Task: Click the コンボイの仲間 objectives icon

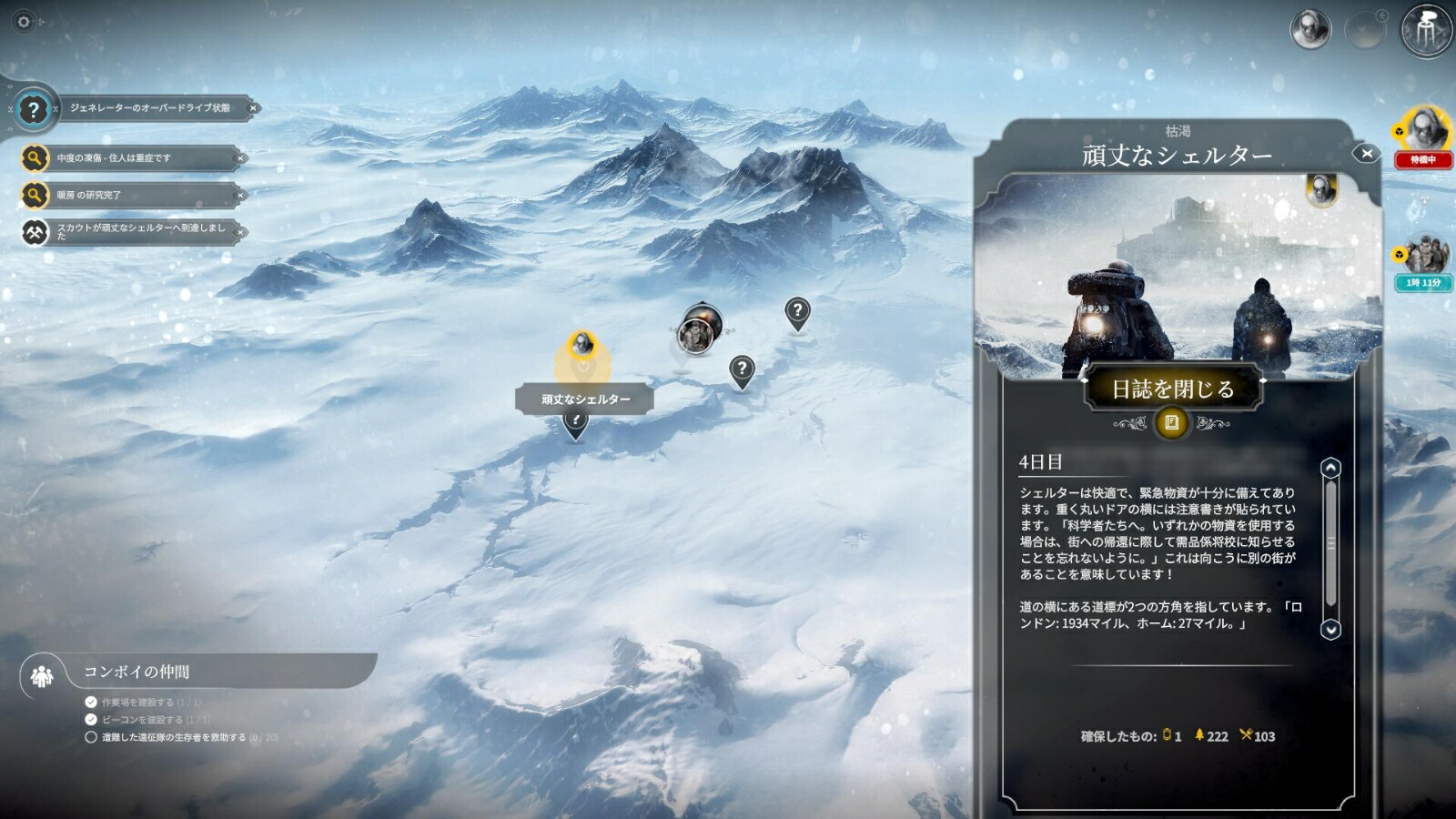Action: [40, 675]
